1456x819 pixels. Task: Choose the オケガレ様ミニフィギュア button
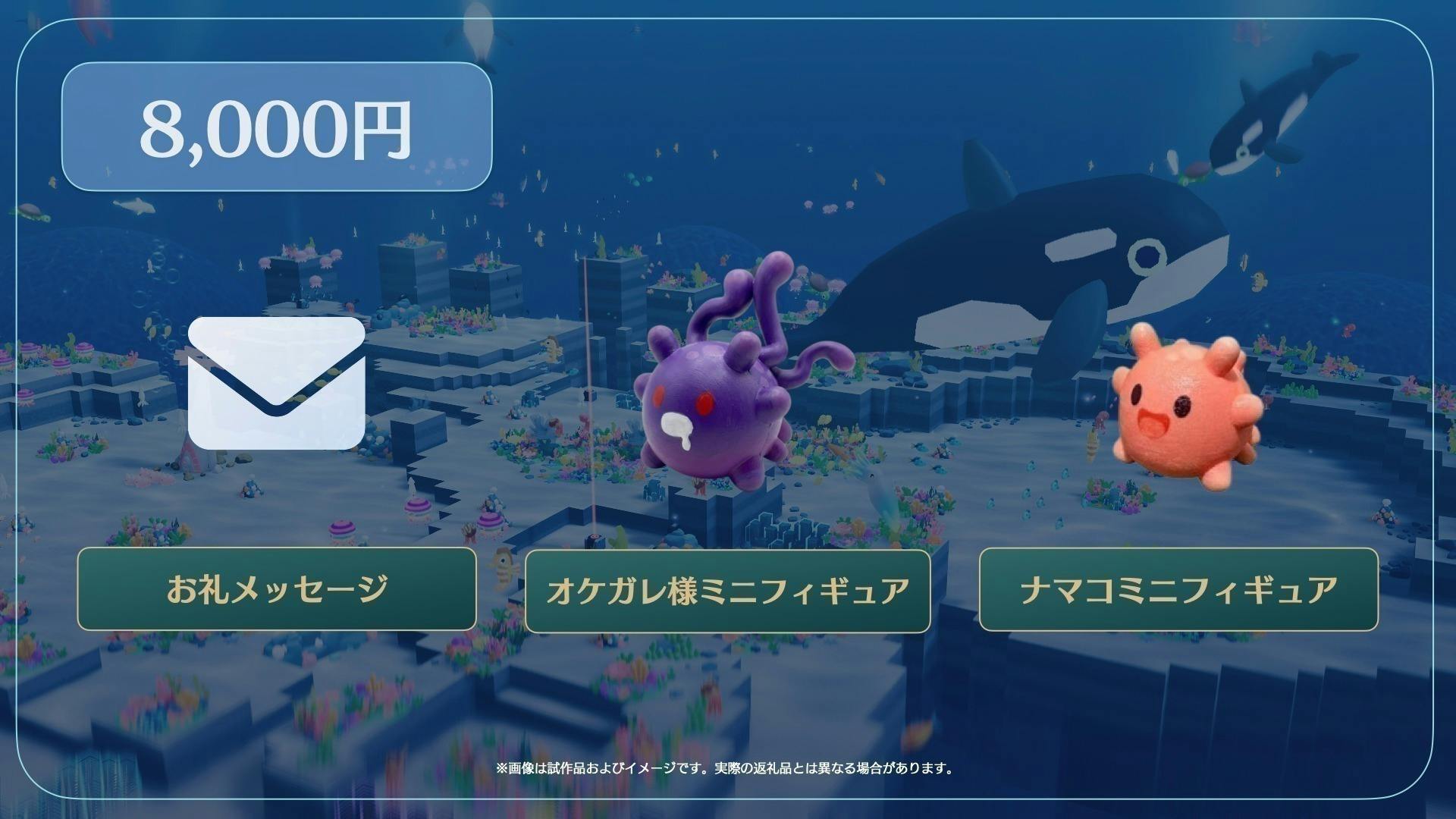(727, 591)
